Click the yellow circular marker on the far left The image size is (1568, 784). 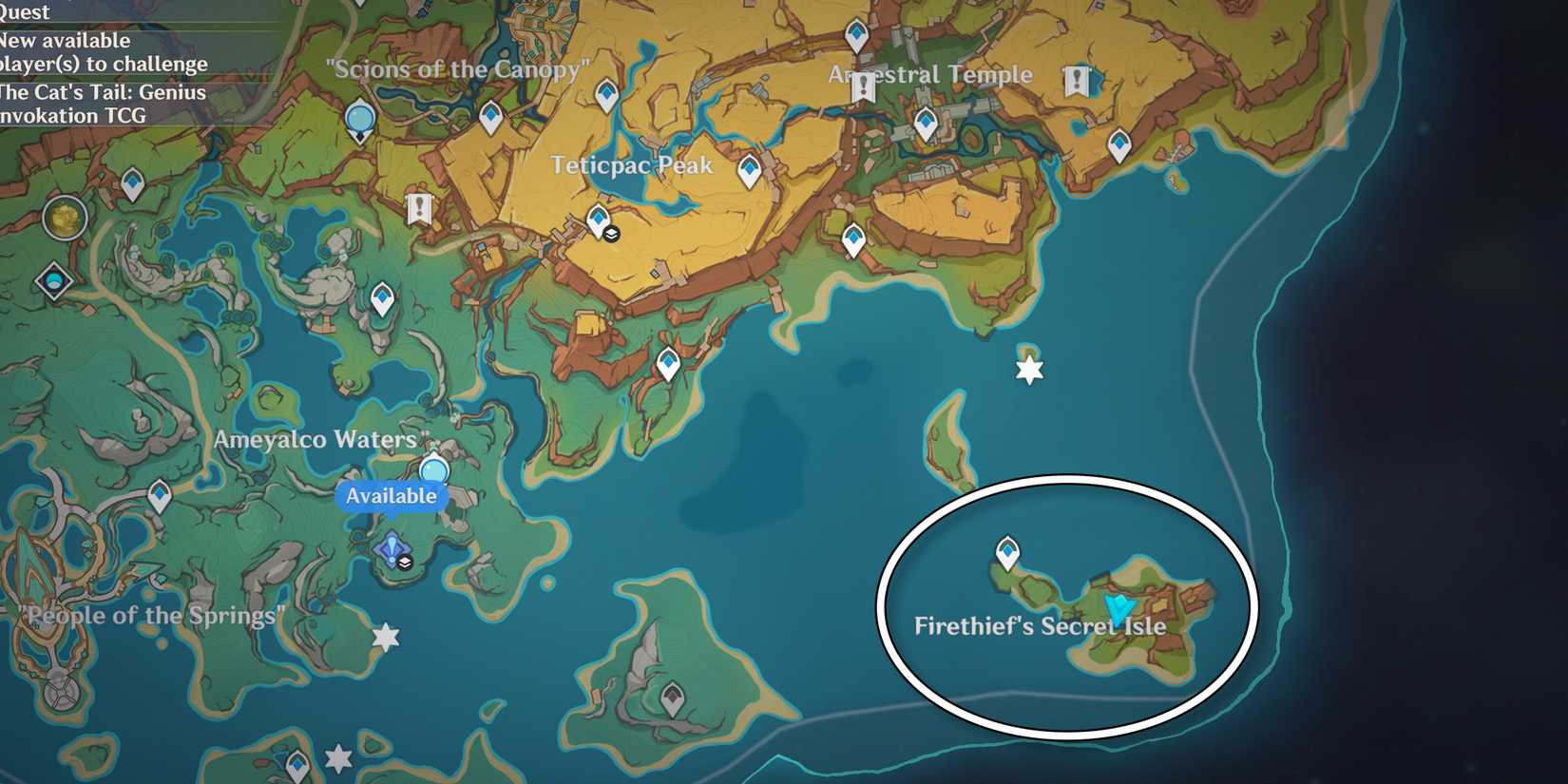click(63, 216)
